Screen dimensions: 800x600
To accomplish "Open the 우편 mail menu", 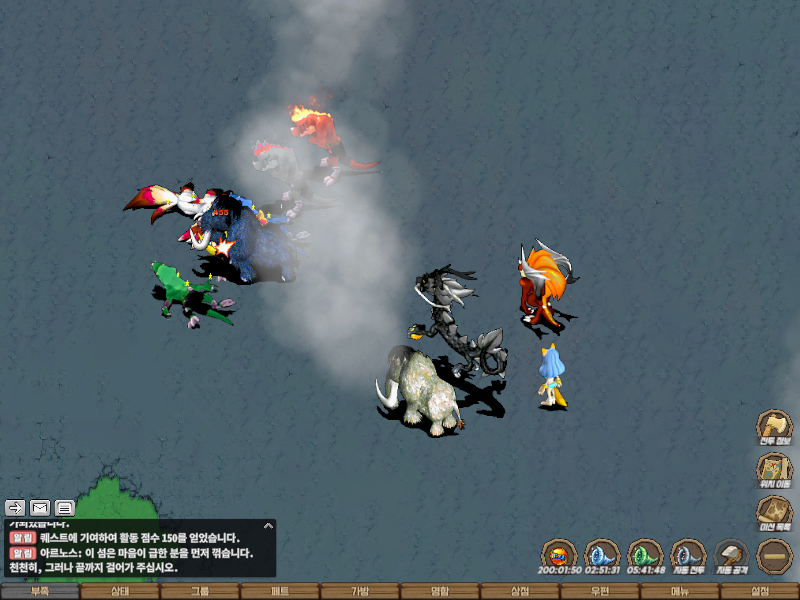I will 600,591.
